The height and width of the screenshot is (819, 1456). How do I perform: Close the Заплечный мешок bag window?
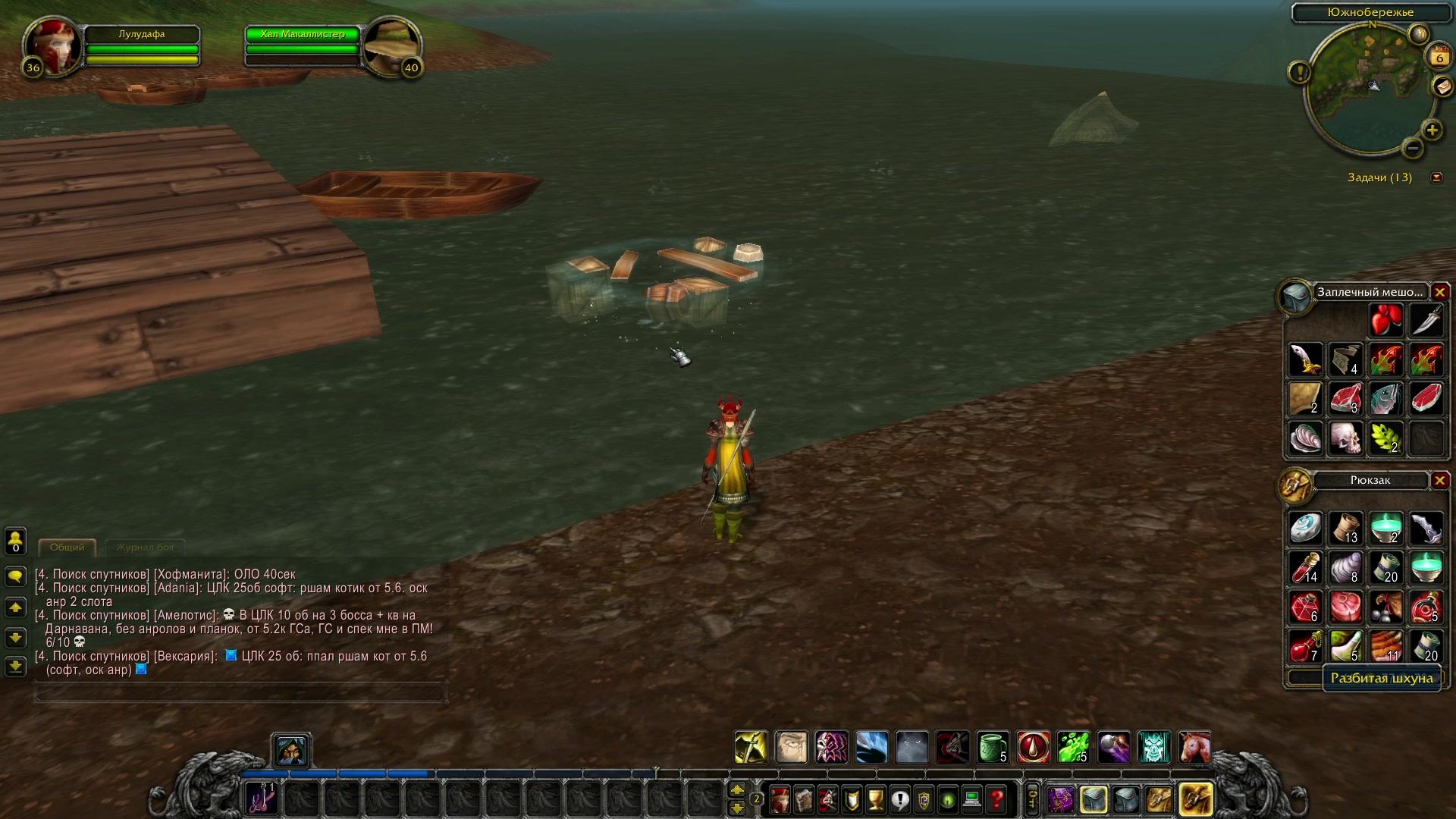(x=1439, y=292)
